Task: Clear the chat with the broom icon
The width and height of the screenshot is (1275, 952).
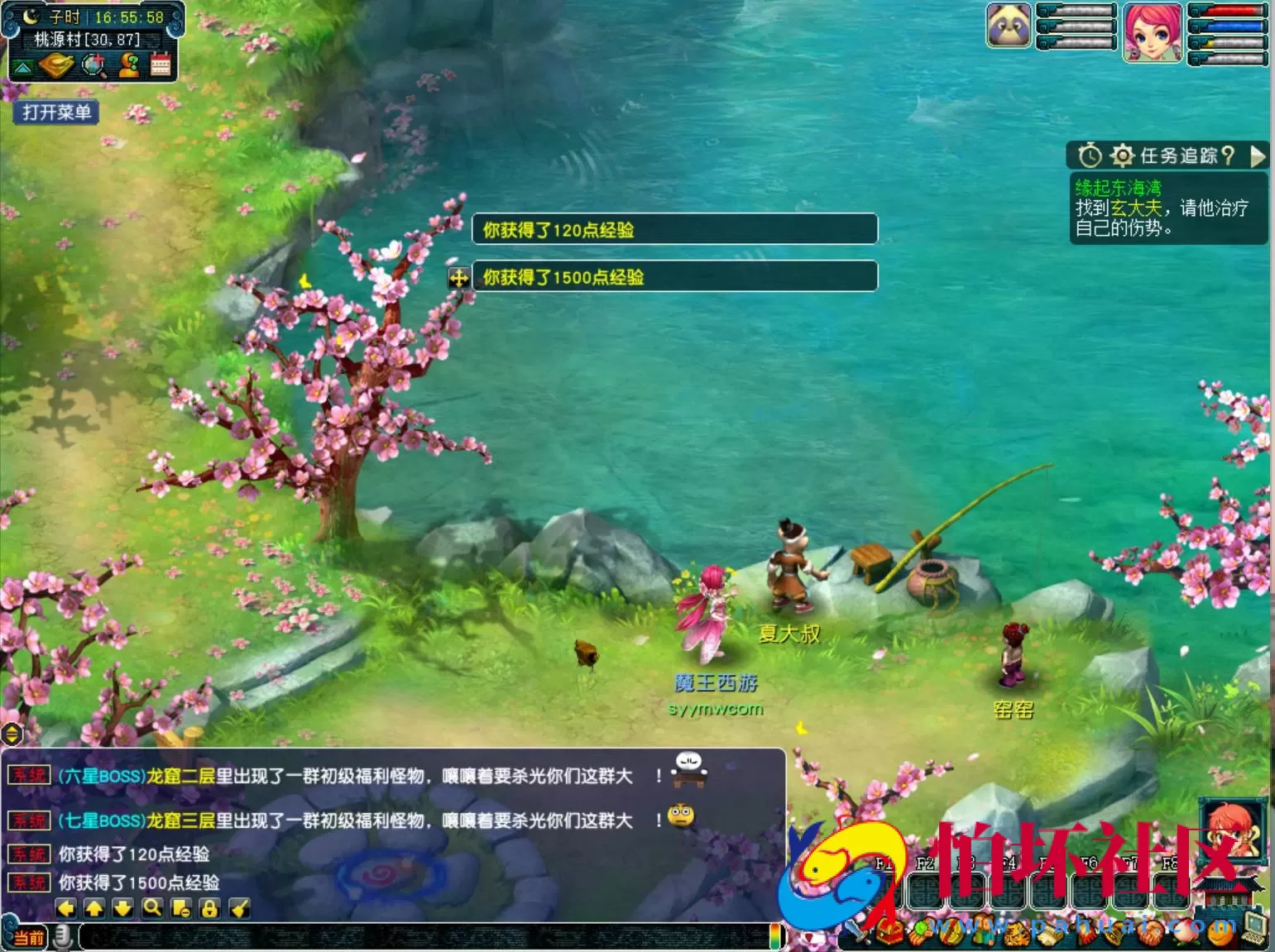Action: [238, 907]
